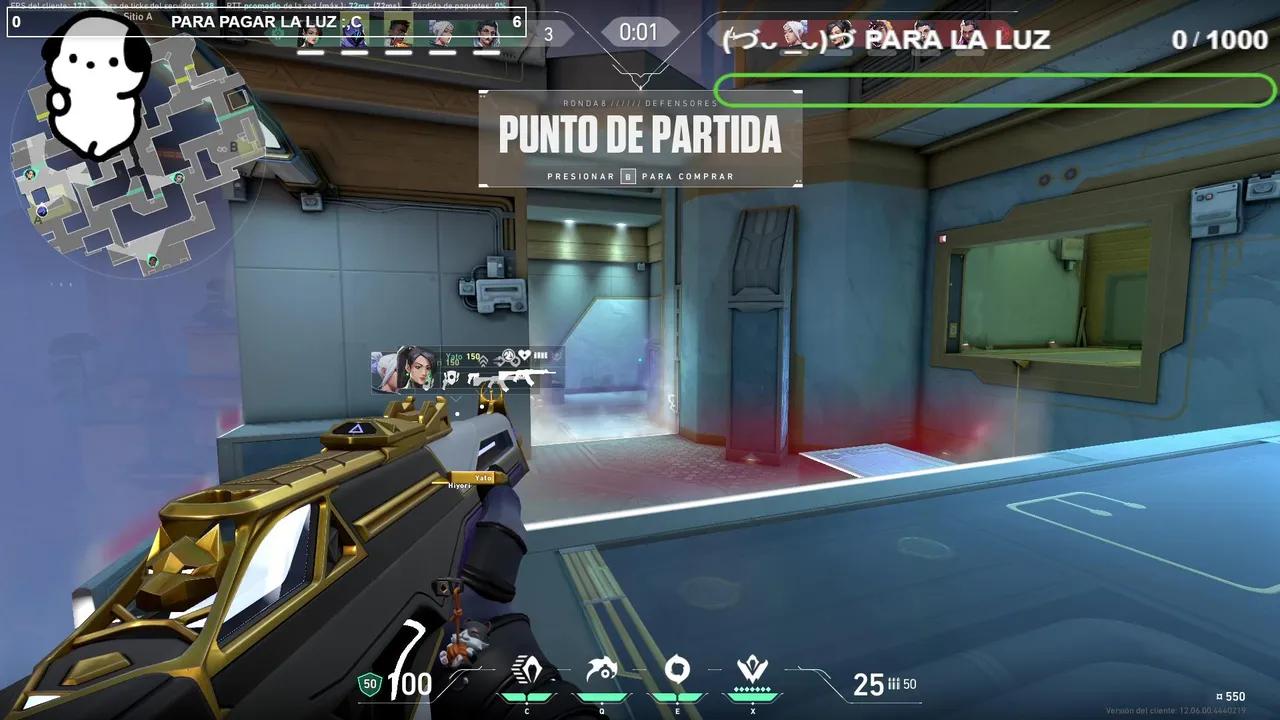Click the PRESIONAR B PARA COMPRAR prompt
The height and width of the screenshot is (720, 1280).
point(640,176)
